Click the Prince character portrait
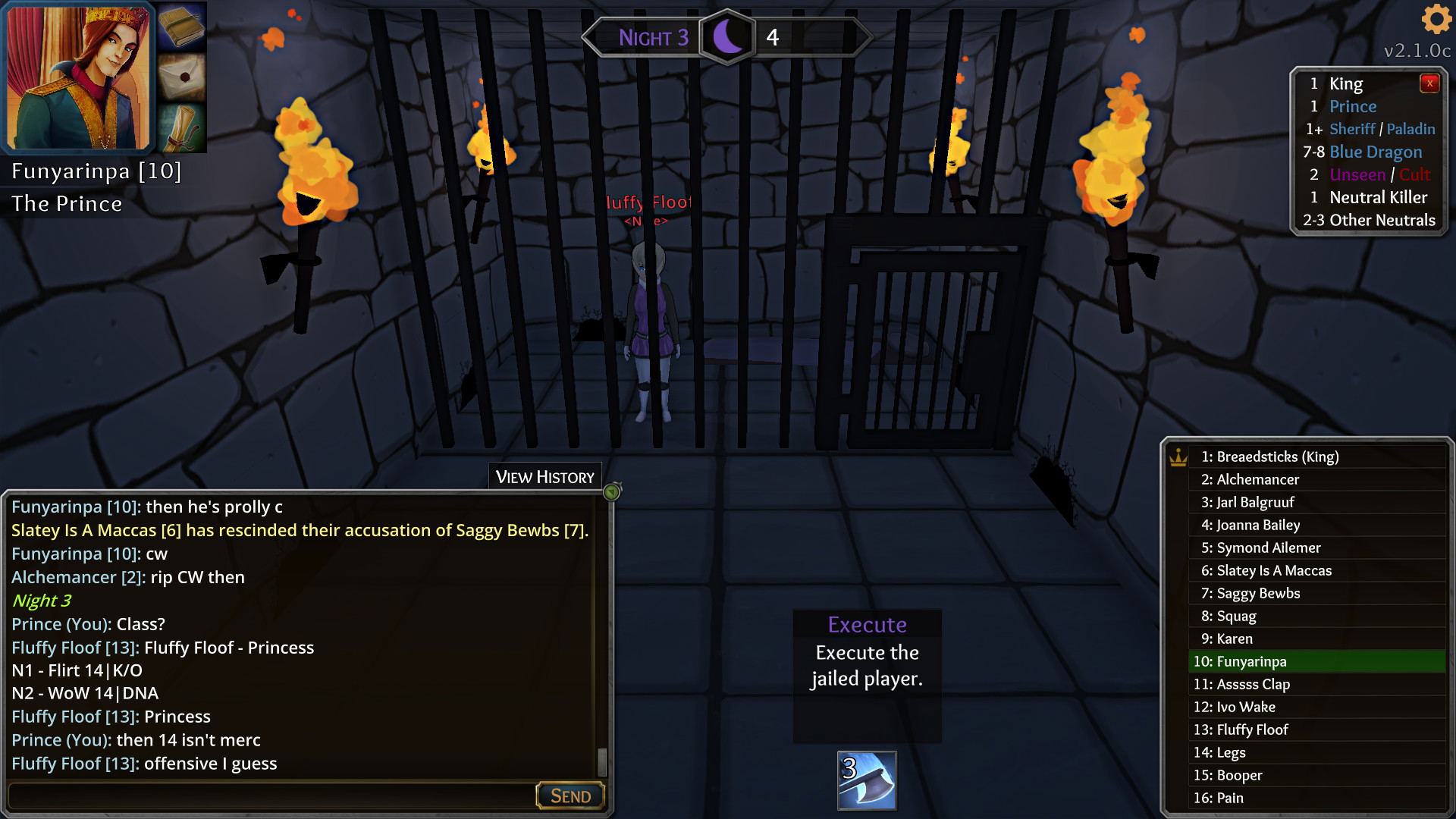The image size is (1456, 819). click(78, 77)
